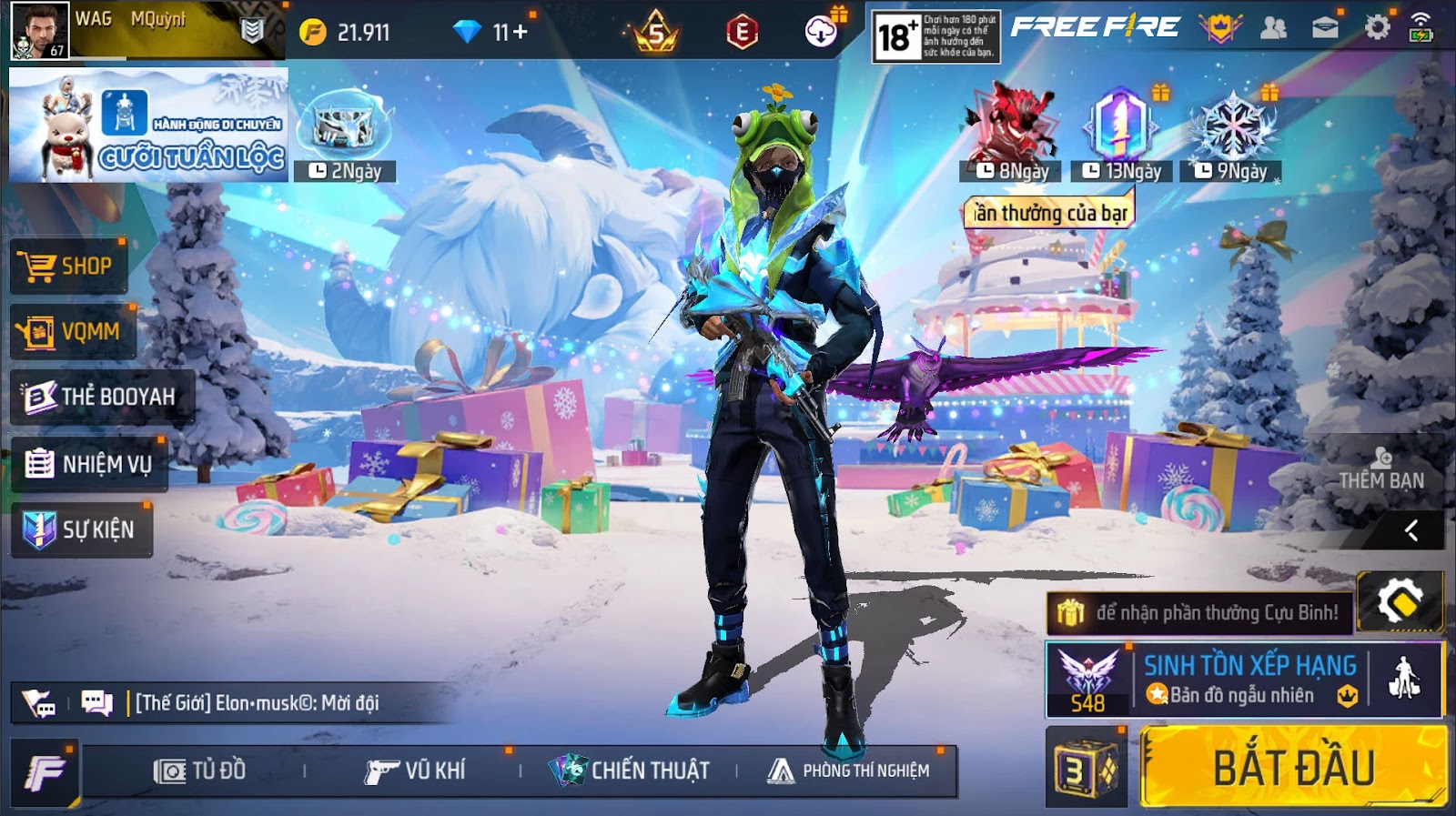Switch to the TỦ ĐỒ wardrobe tab
This screenshot has height=816, width=1456.
tap(200, 771)
